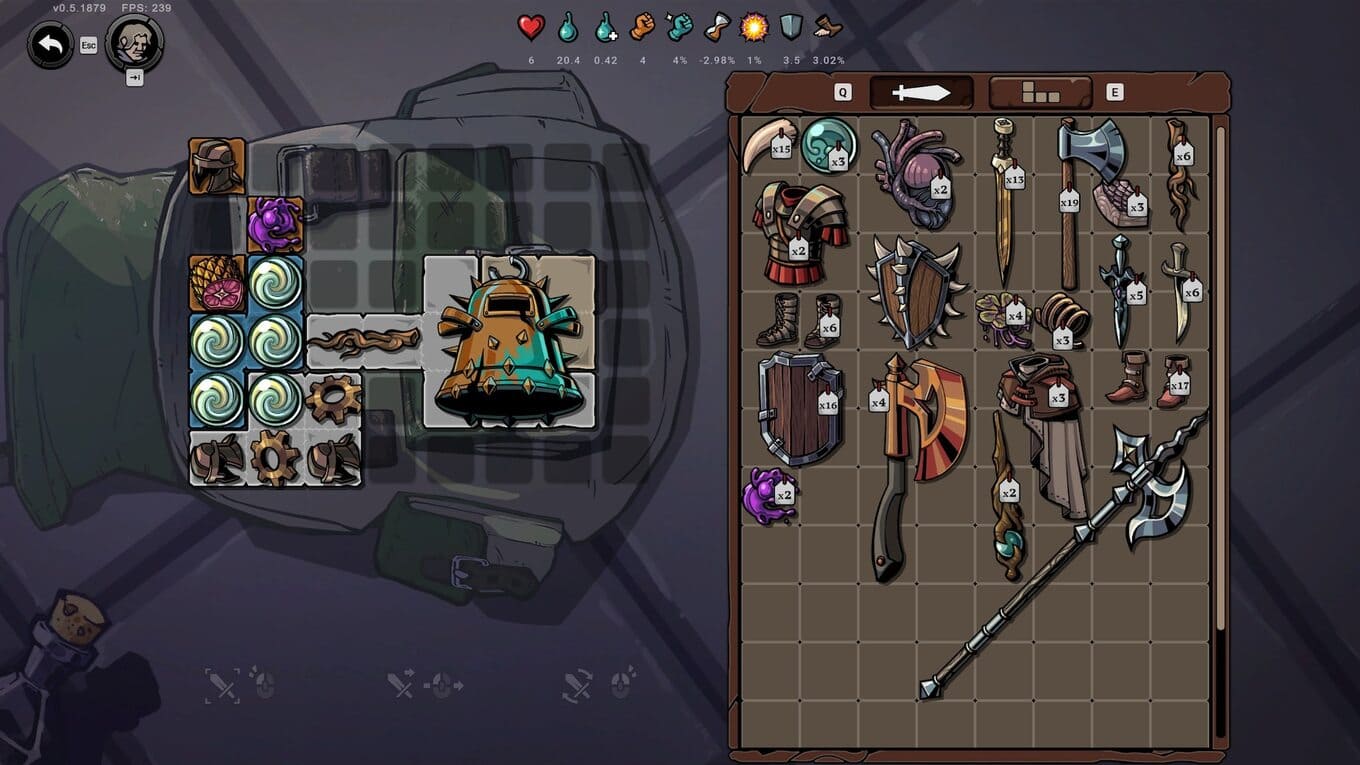Select the twisted root branch in backpack

[364, 342]
